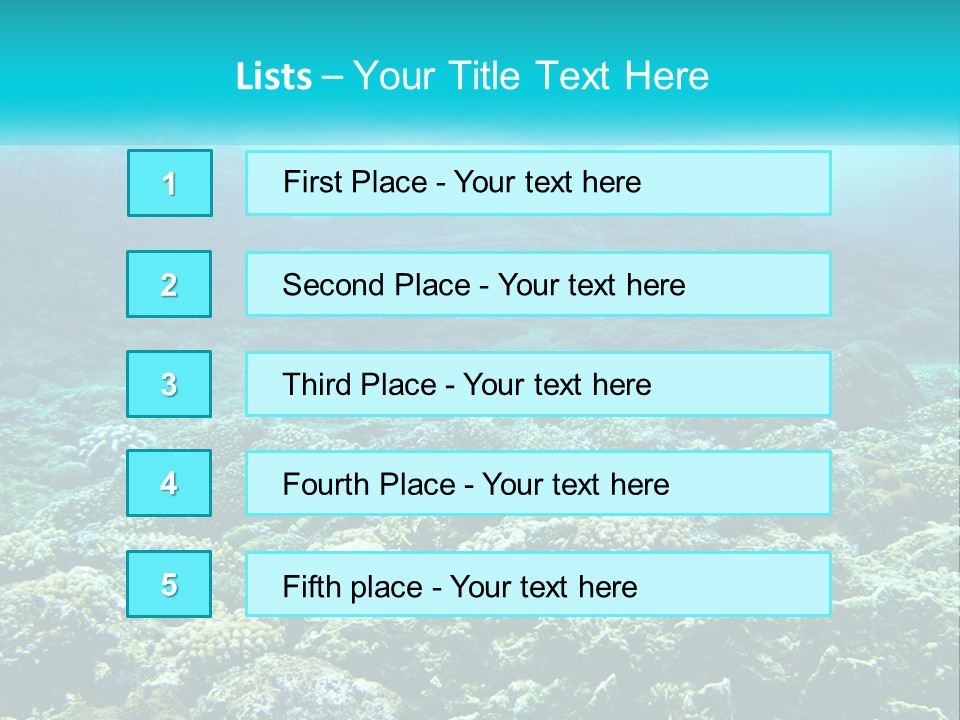Image resolution: width=960 pixels, height=720 pixels.
Task: Select the number 1 box
Action: (170, 183)
